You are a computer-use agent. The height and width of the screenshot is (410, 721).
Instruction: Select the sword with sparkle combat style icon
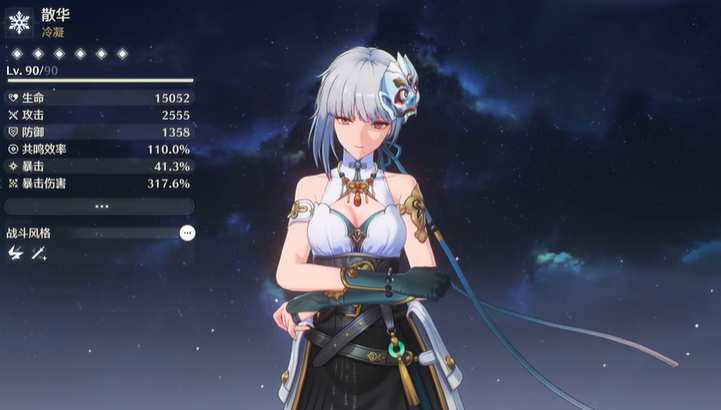39,254
